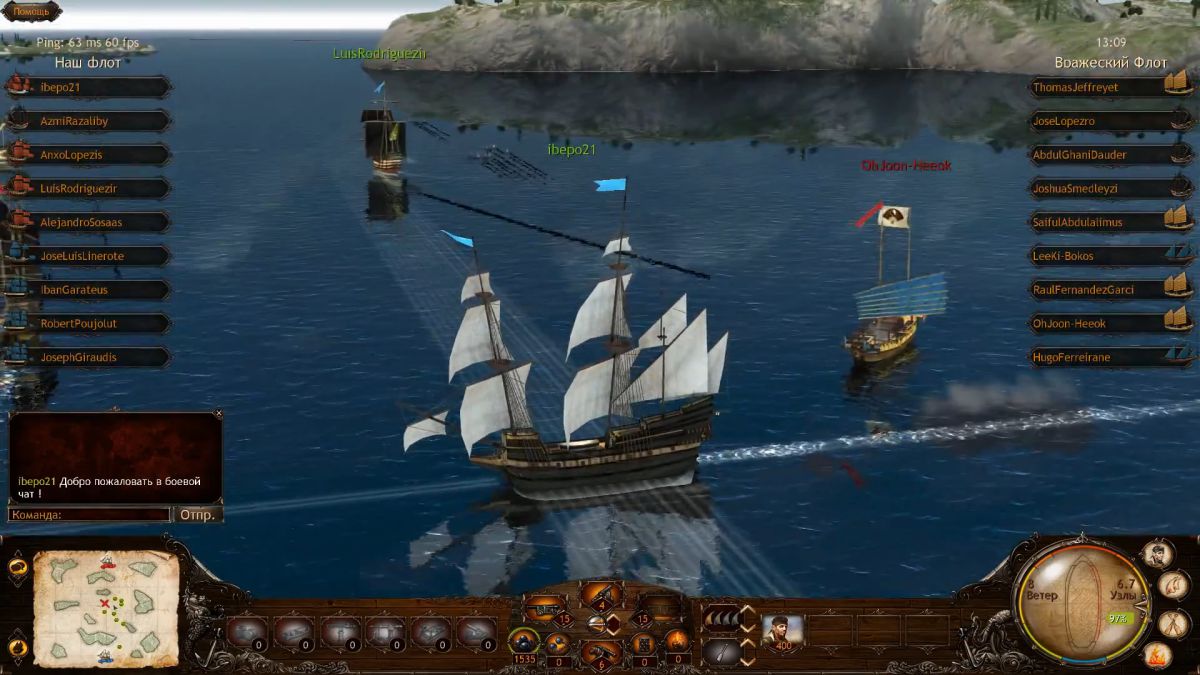Pick HugoFerreirane from the enemy fleet list

1096,357
